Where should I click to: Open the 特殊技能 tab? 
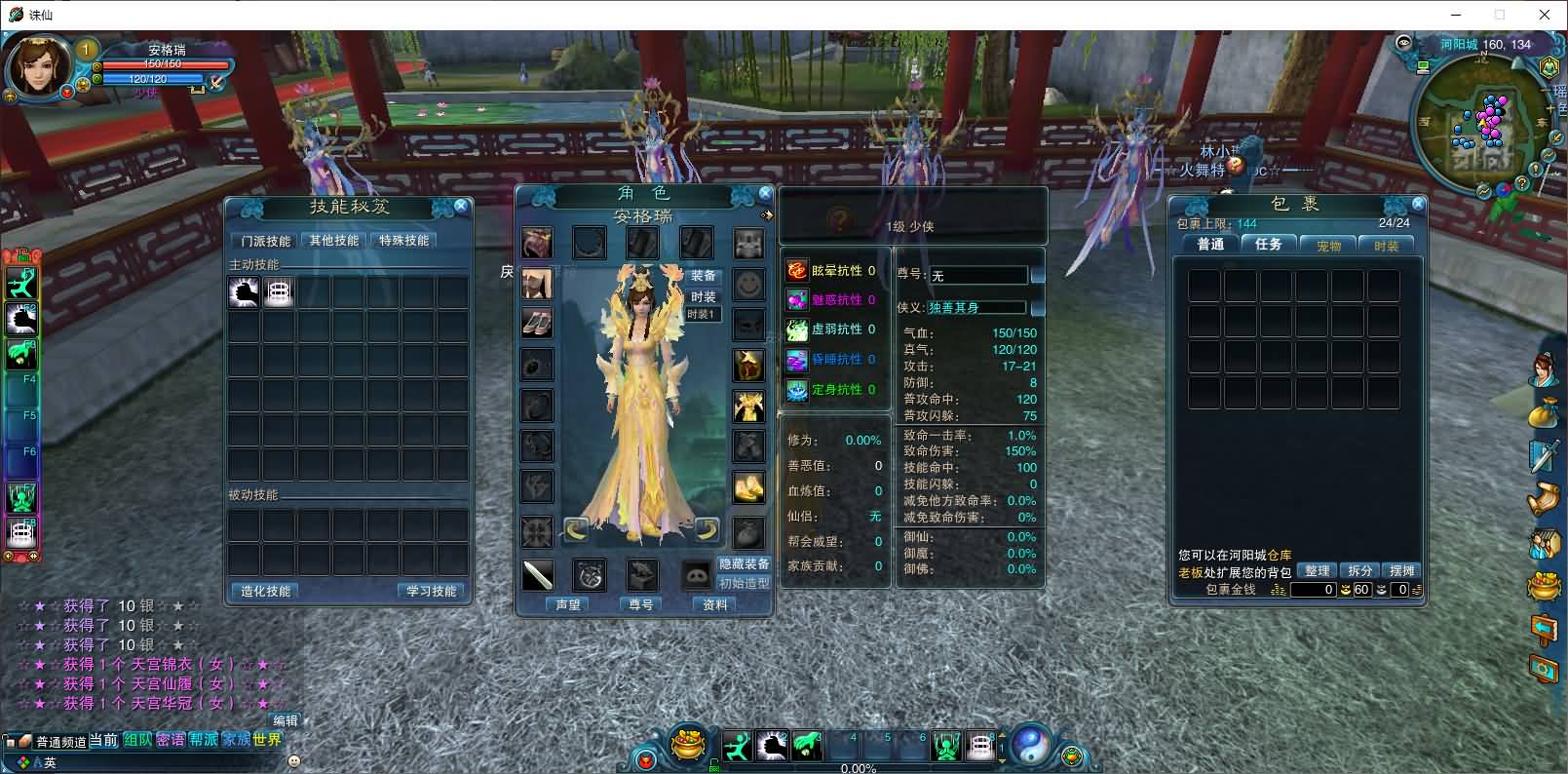[x=403, y=241]
